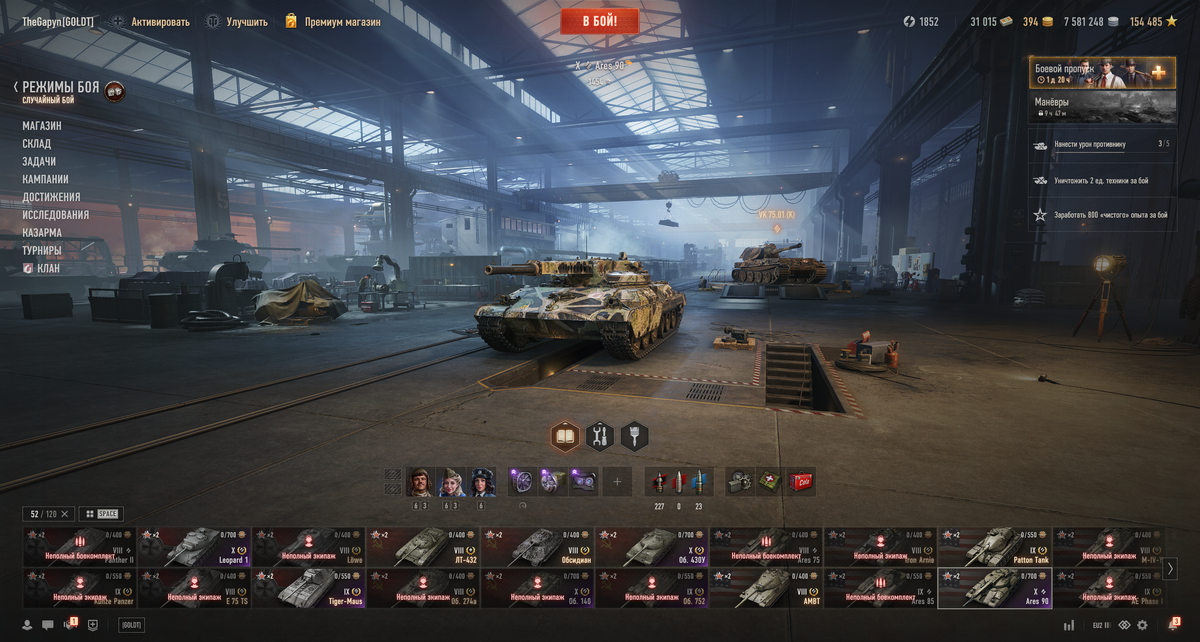Open the wrench and screwdriver maintenance hexagon
The width and height of the screenshot is (1200, 642).
coord(599,436)
